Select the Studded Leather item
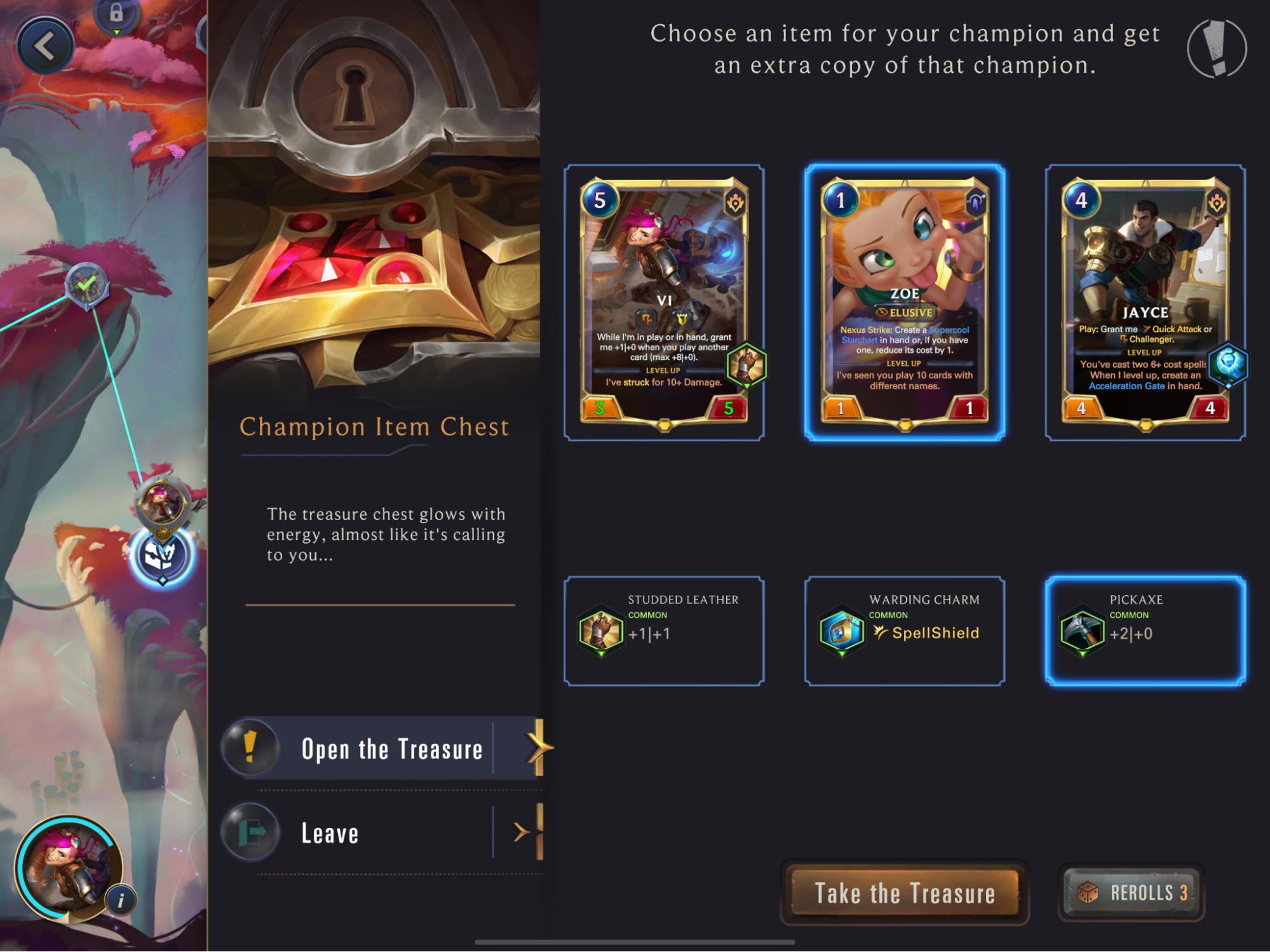 pyautogui.click(x=664, y=631)
